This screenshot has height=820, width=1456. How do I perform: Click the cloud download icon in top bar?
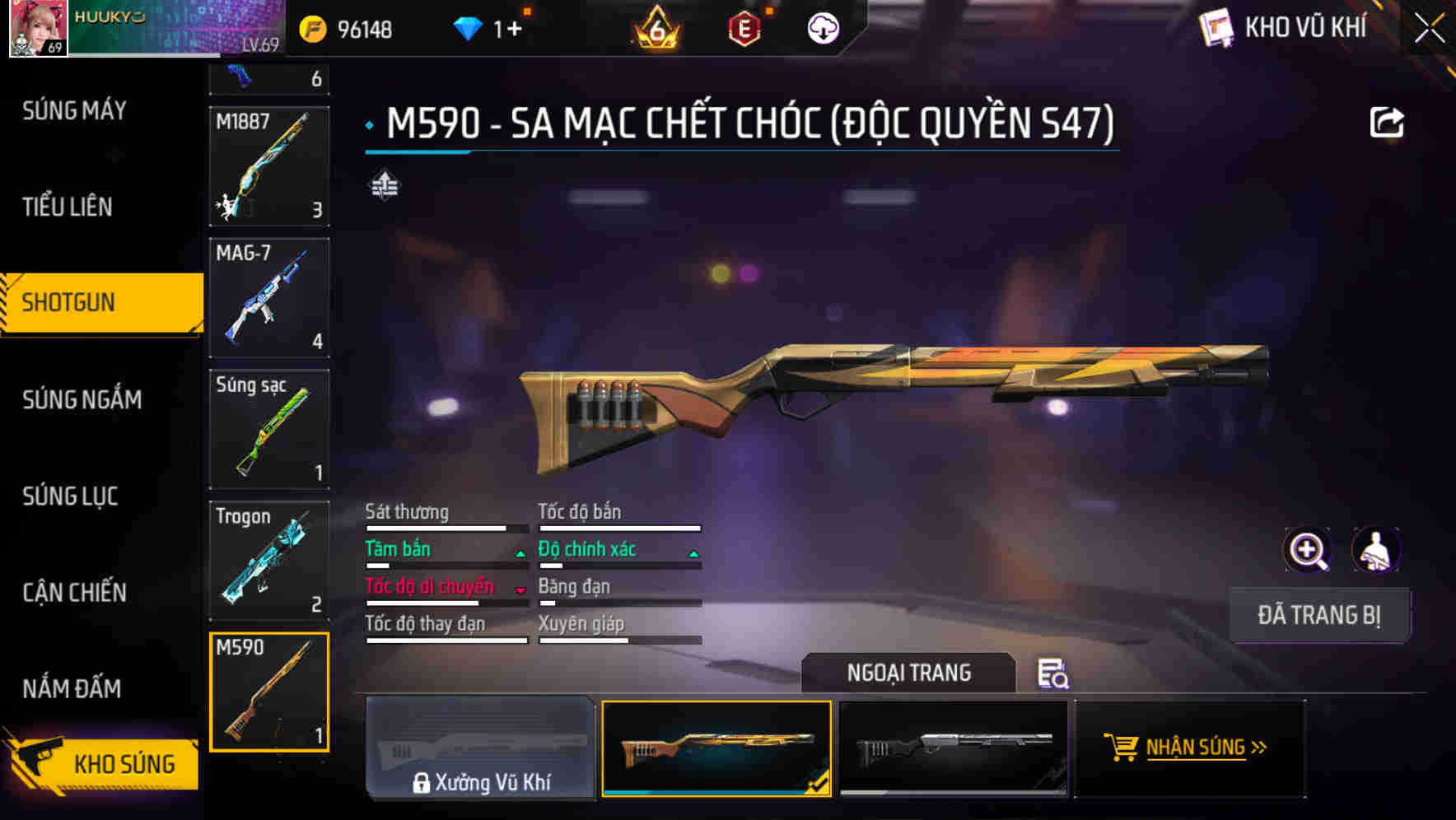[x=823, y=27]
